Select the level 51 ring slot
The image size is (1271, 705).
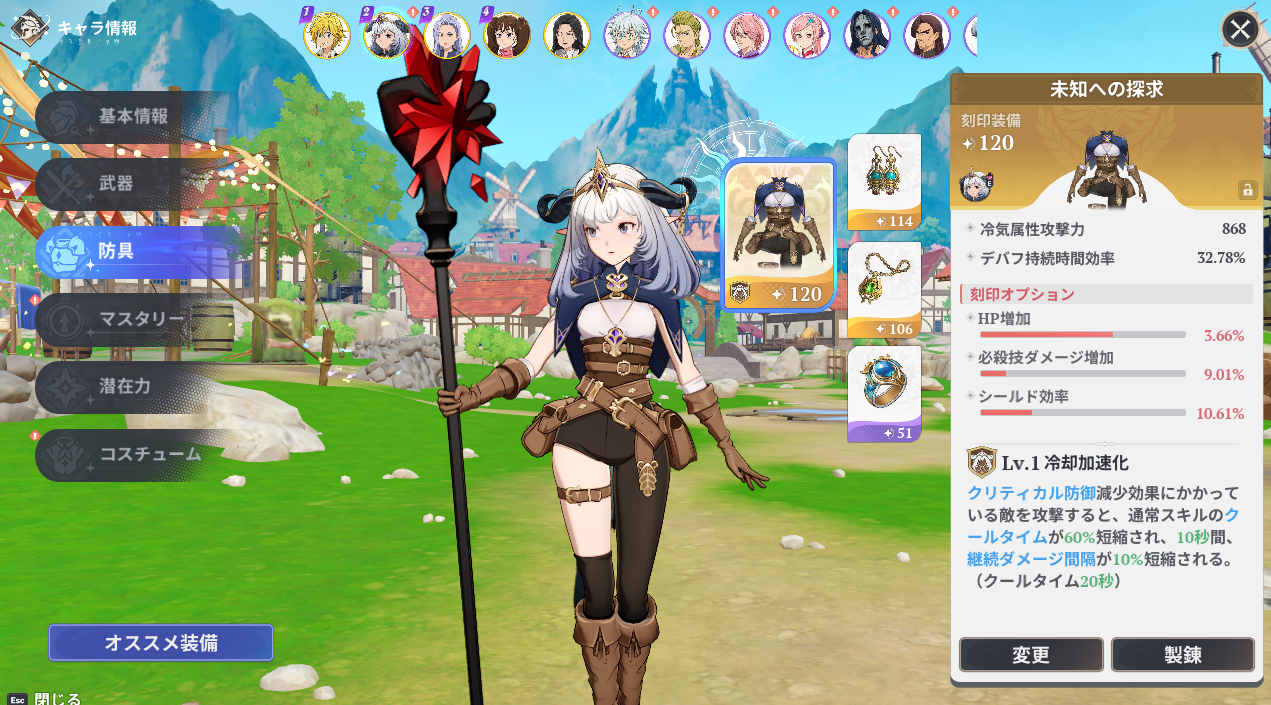884,393
